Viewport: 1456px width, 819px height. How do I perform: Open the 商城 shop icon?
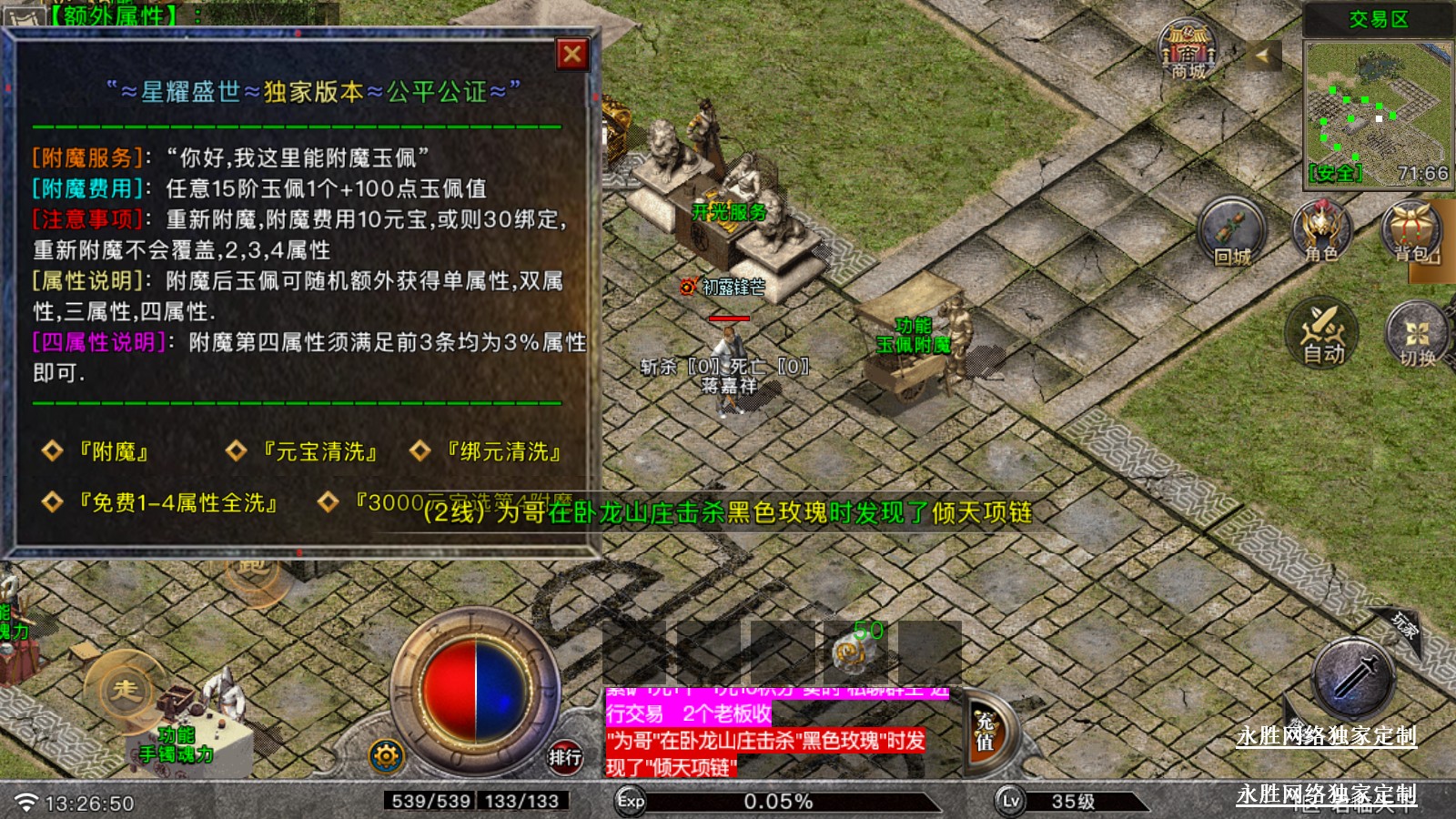(x=1188, y=52)
